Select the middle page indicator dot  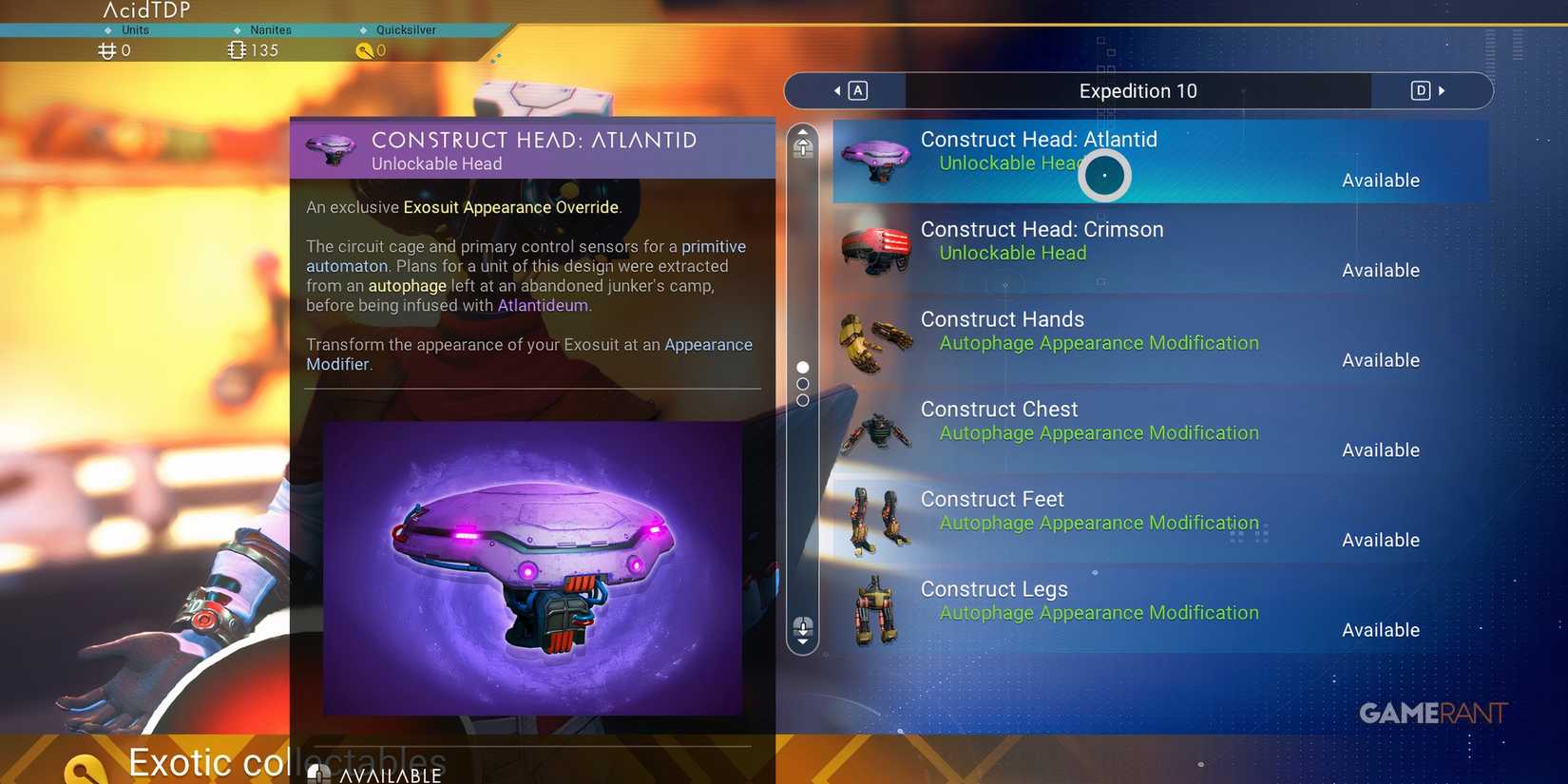[803, 383]
